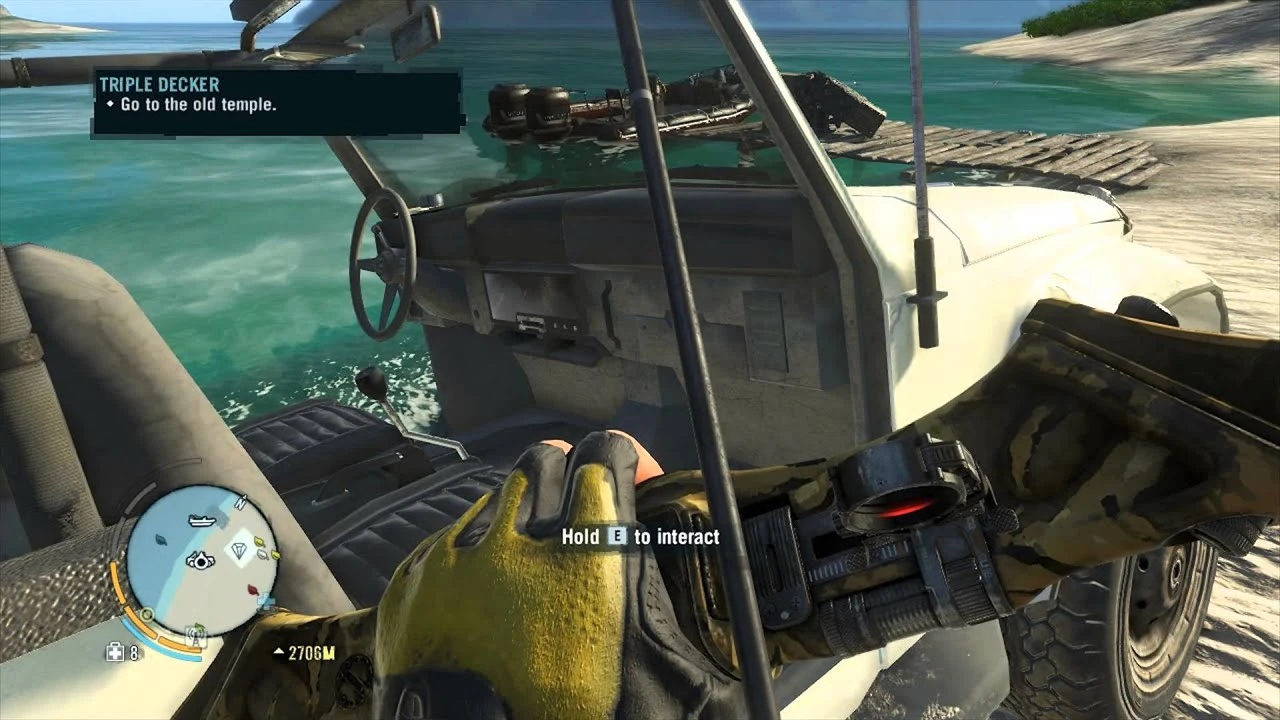The height and width of the screenshot is (720, 1280).
Task: Click the diamond loot icon on the minimap
Action: click(x=238, y=548)
